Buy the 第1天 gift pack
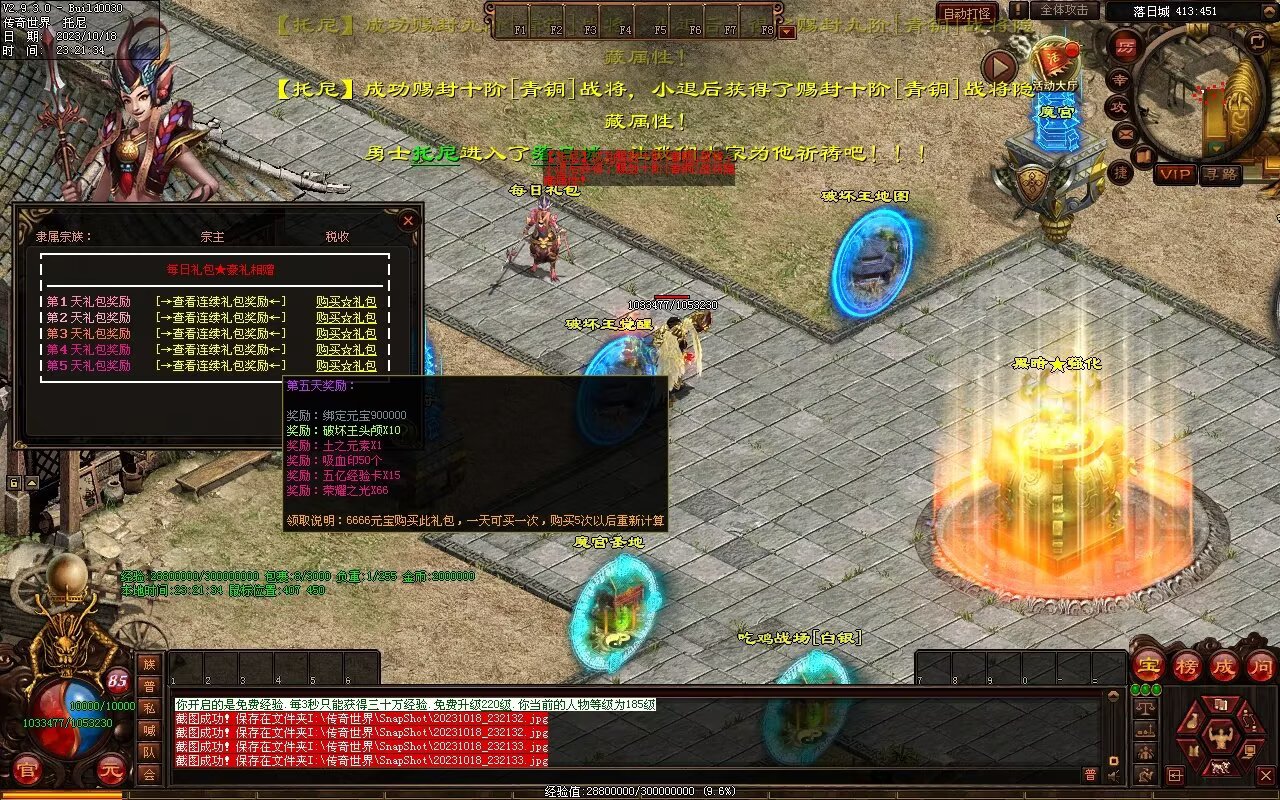The width and height of the screenshot is (1280, 800). (x=346, y=302)
